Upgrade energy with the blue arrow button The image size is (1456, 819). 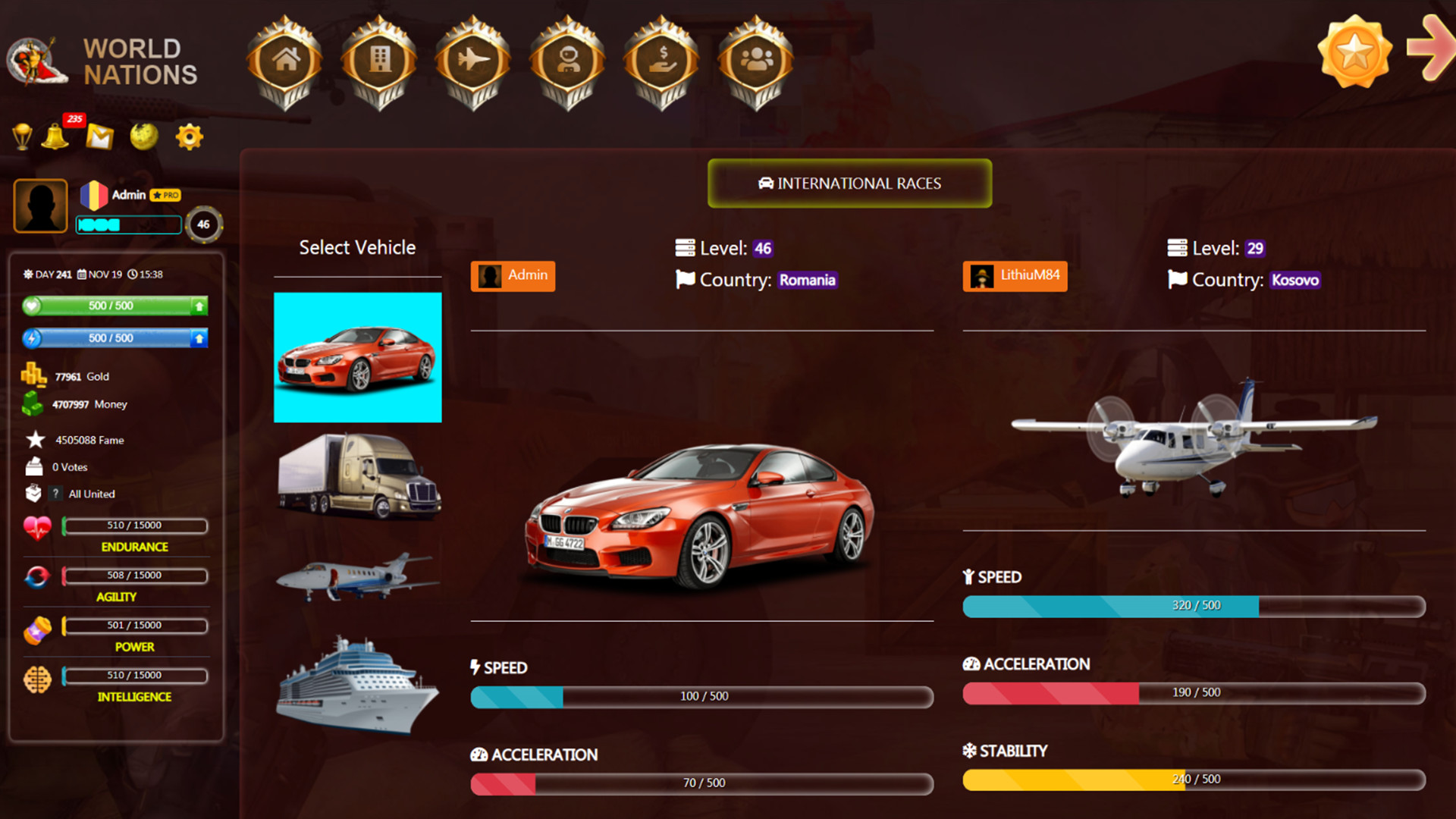point(198,337)
